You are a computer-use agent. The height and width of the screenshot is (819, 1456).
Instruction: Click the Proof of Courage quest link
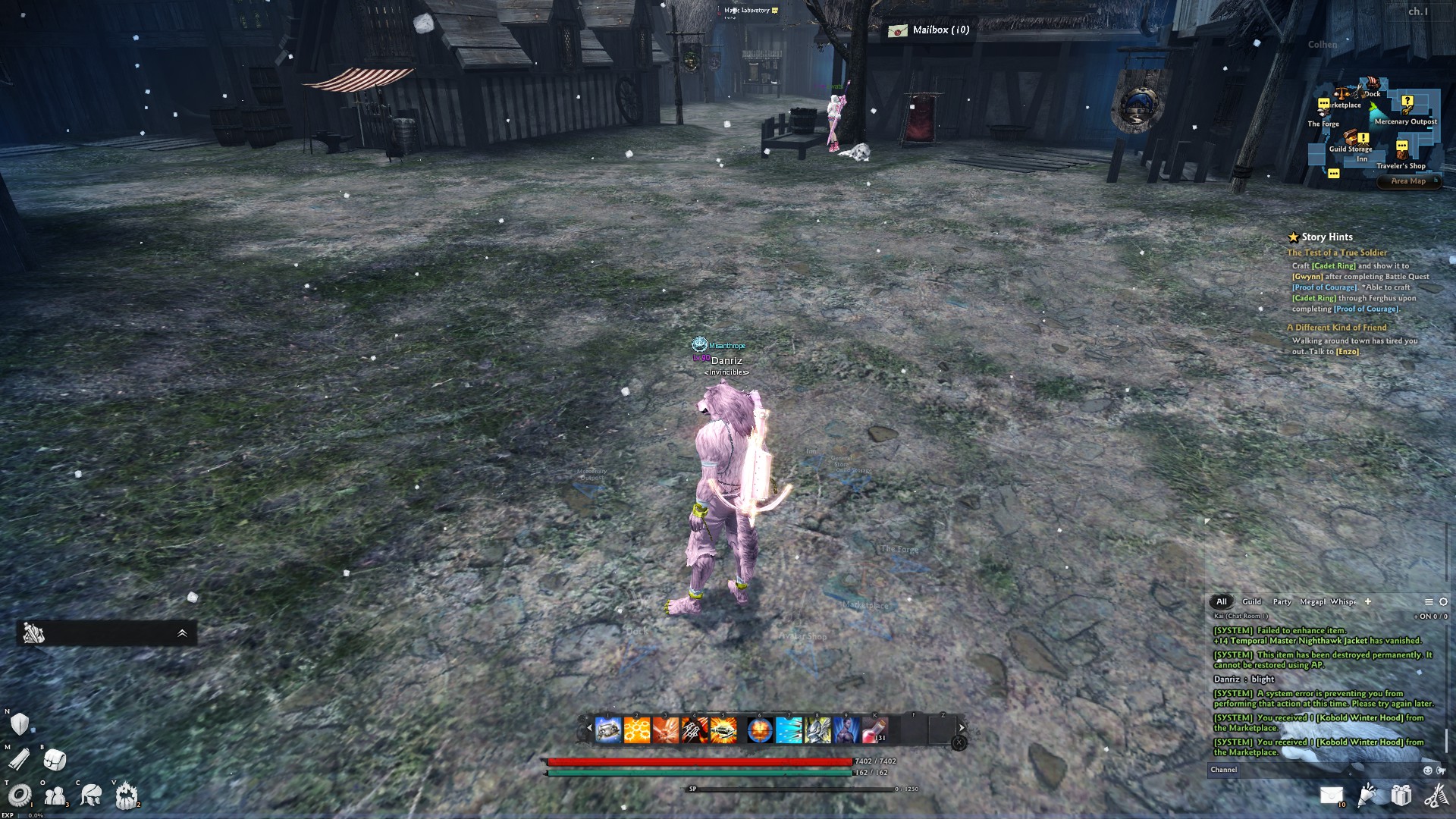[x=1324, y=287]
